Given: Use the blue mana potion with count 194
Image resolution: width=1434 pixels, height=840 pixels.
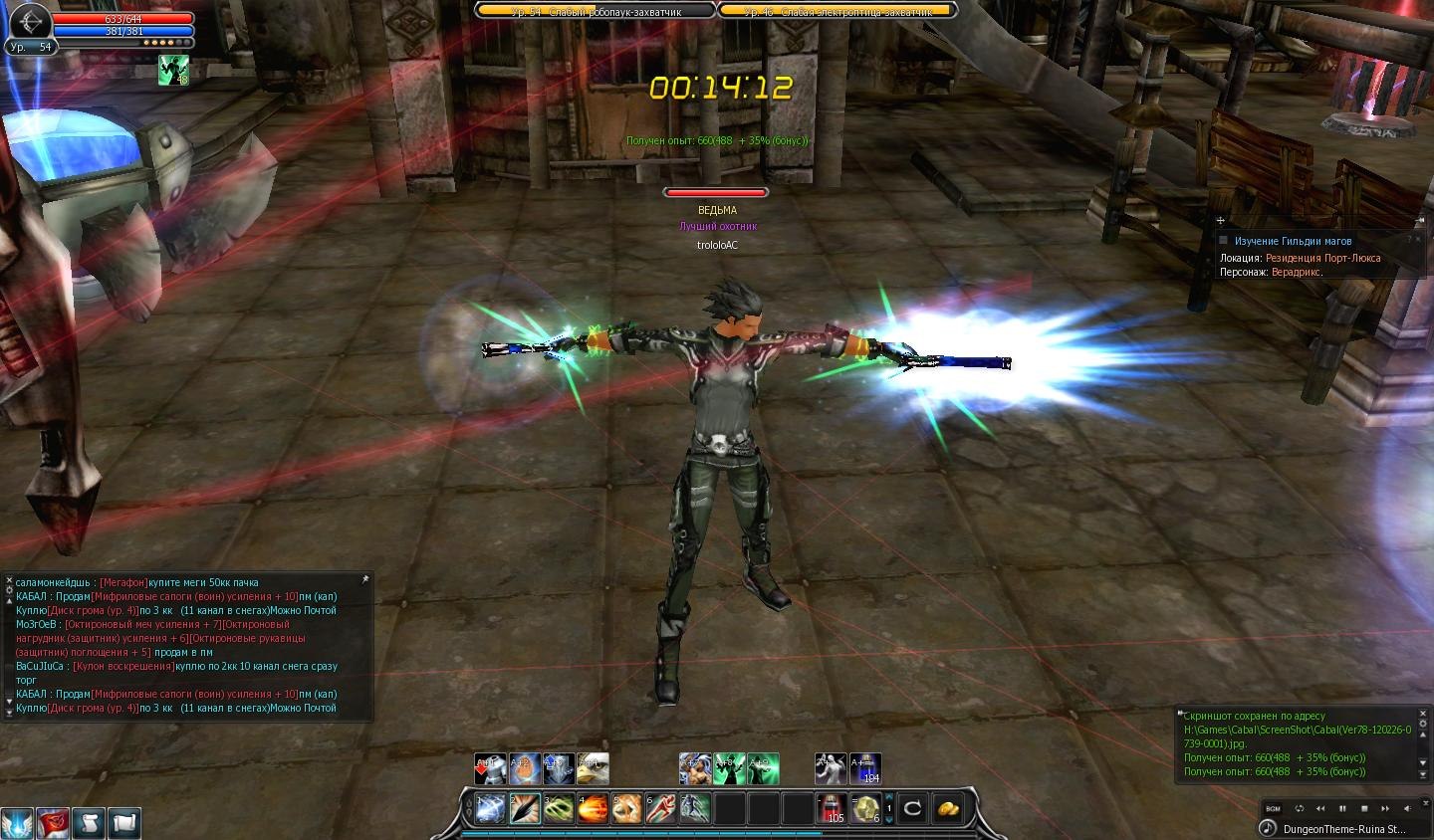Looking at the screenshot, I should coord(865,768).
